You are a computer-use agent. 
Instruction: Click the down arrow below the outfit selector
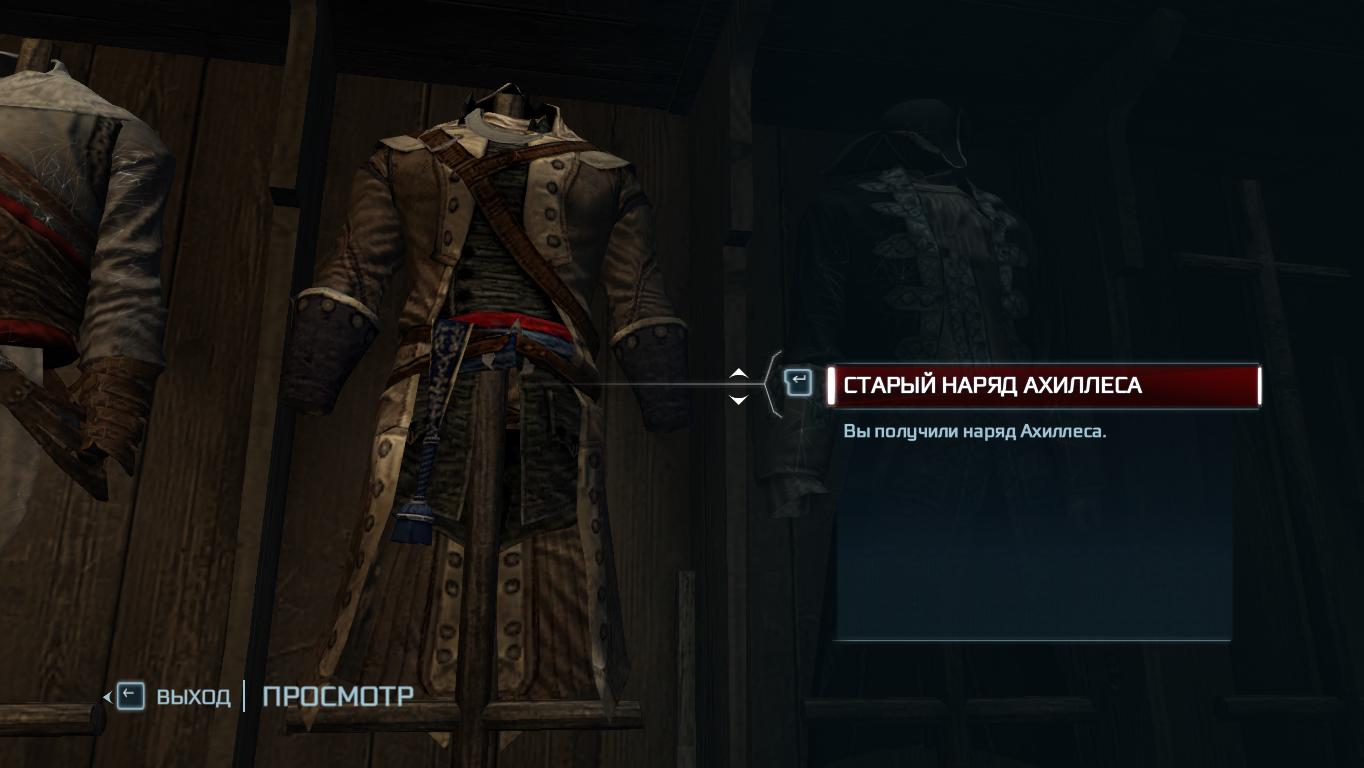(738, 400)
